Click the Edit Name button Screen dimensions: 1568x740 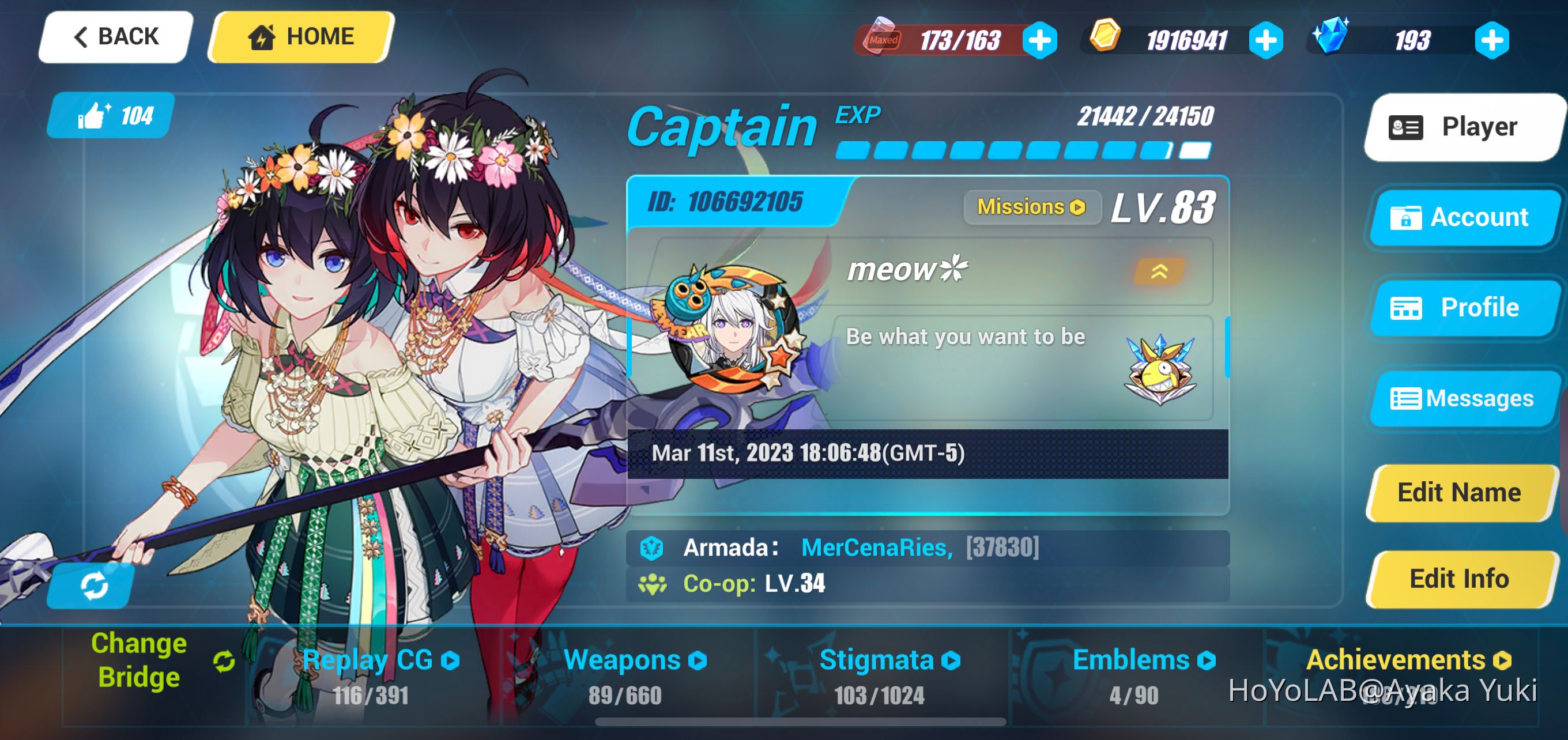1459,492
